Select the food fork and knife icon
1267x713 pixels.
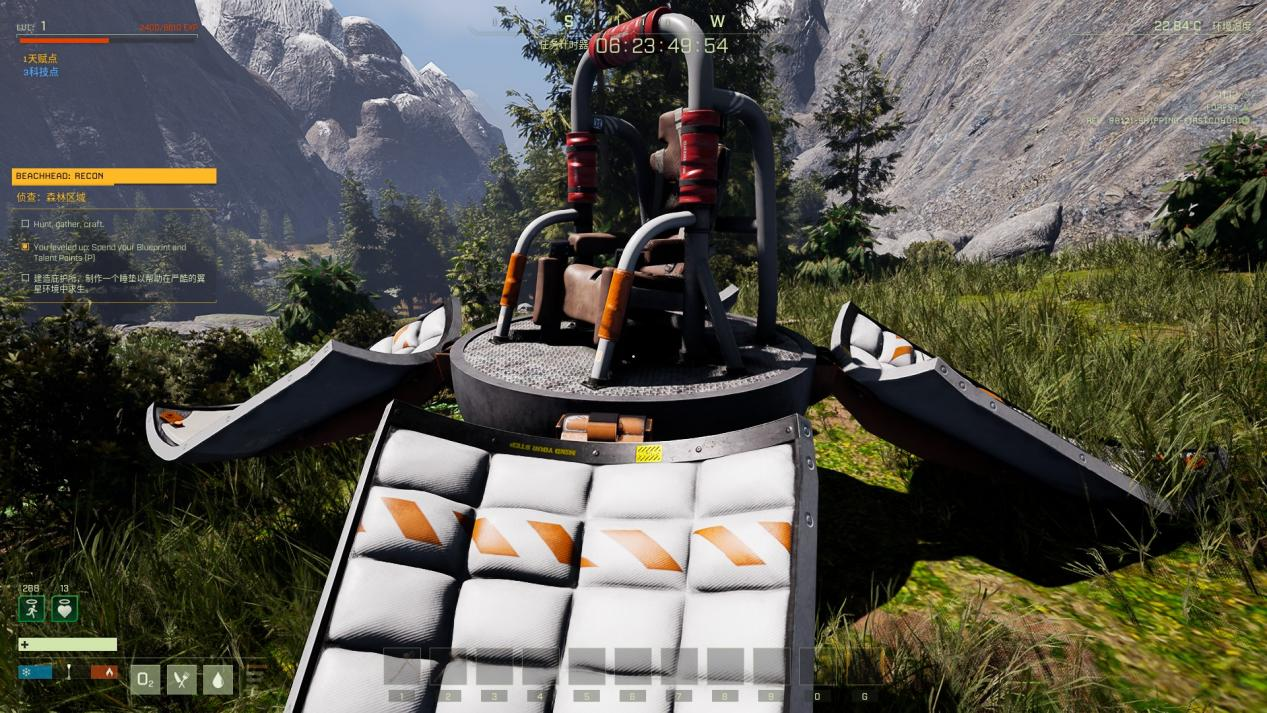(x=181, y=680)
